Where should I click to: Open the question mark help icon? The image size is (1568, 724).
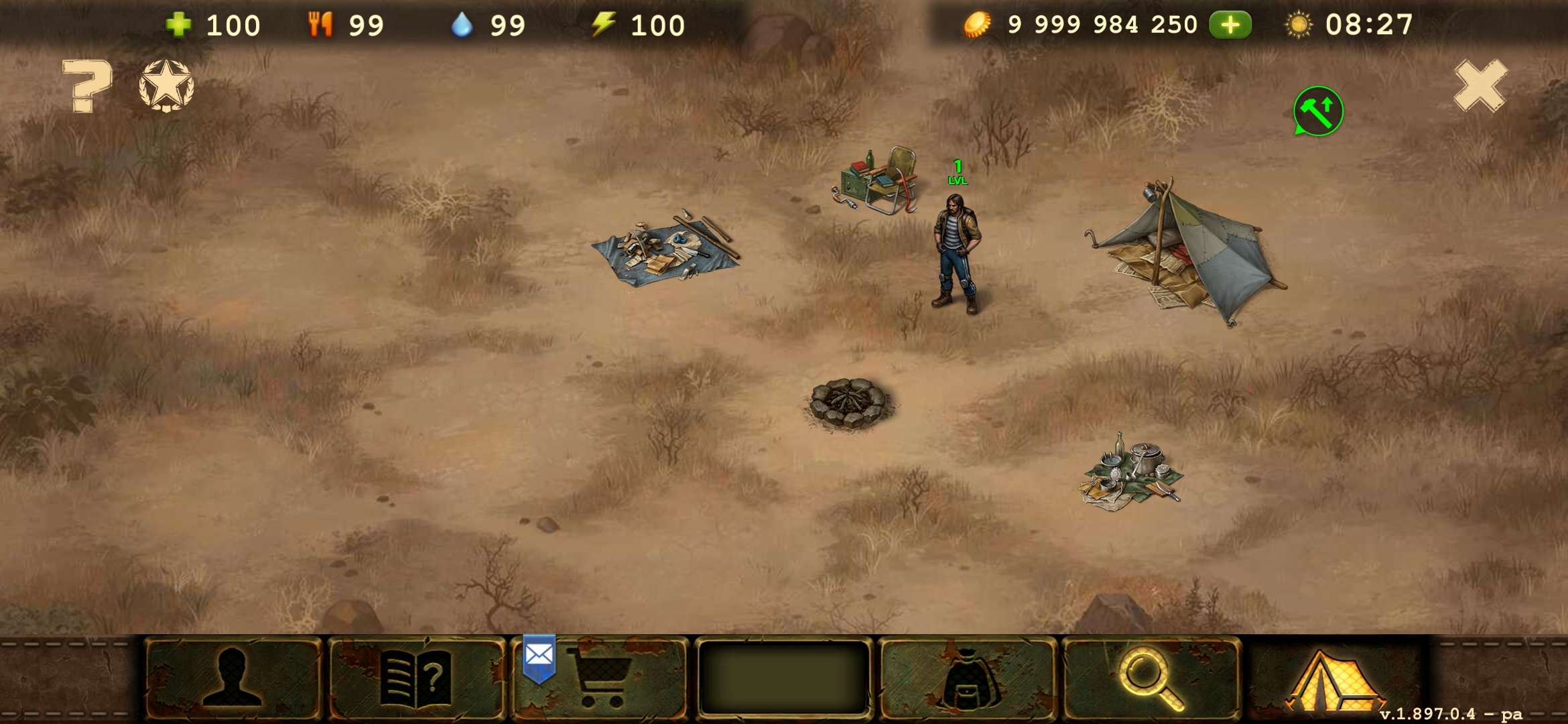[87, 86]
